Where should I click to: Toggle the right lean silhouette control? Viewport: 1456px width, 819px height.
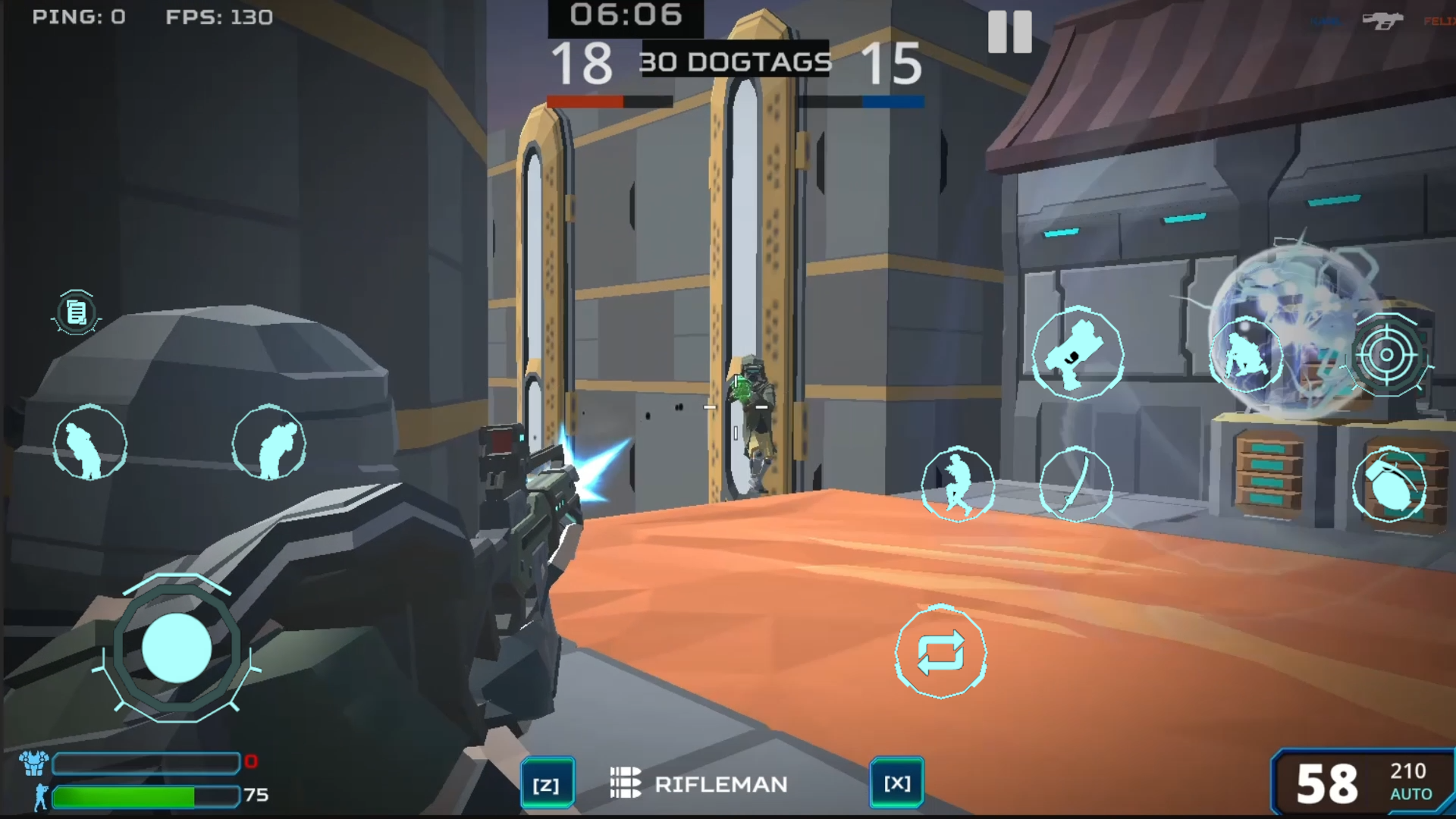tap(269, 442)
